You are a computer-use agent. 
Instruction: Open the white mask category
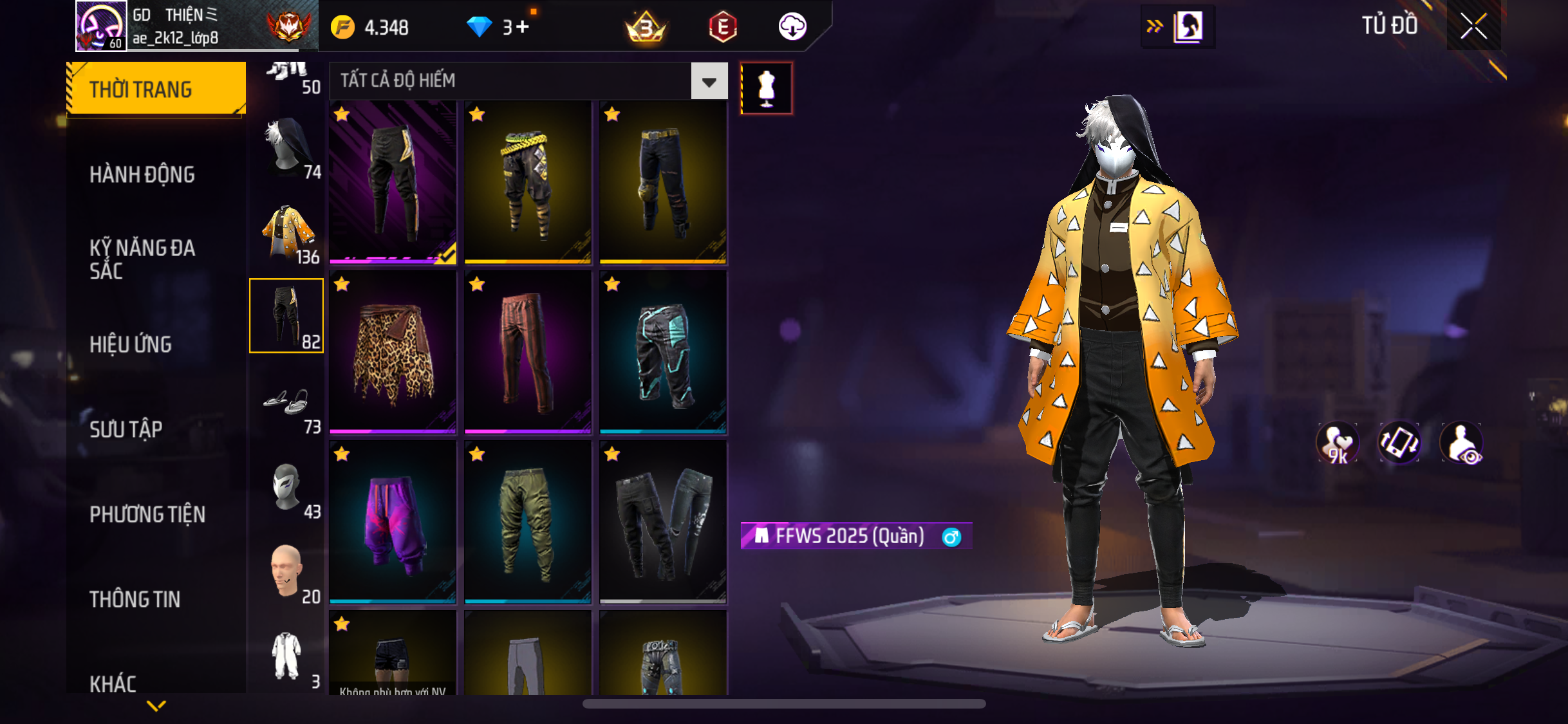click(287, 487)
